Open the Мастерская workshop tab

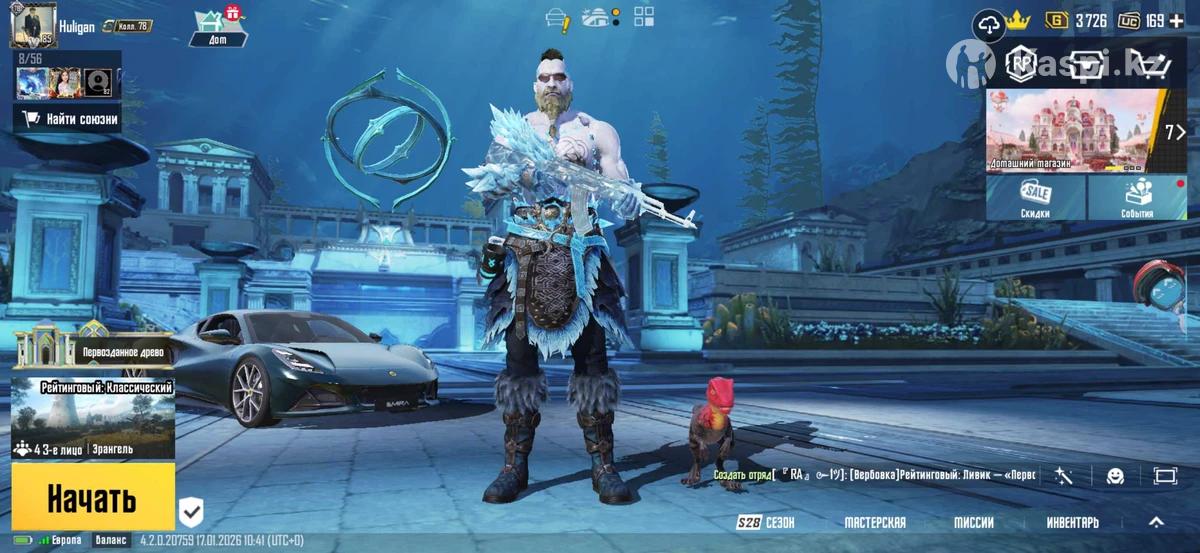[875, 522]
